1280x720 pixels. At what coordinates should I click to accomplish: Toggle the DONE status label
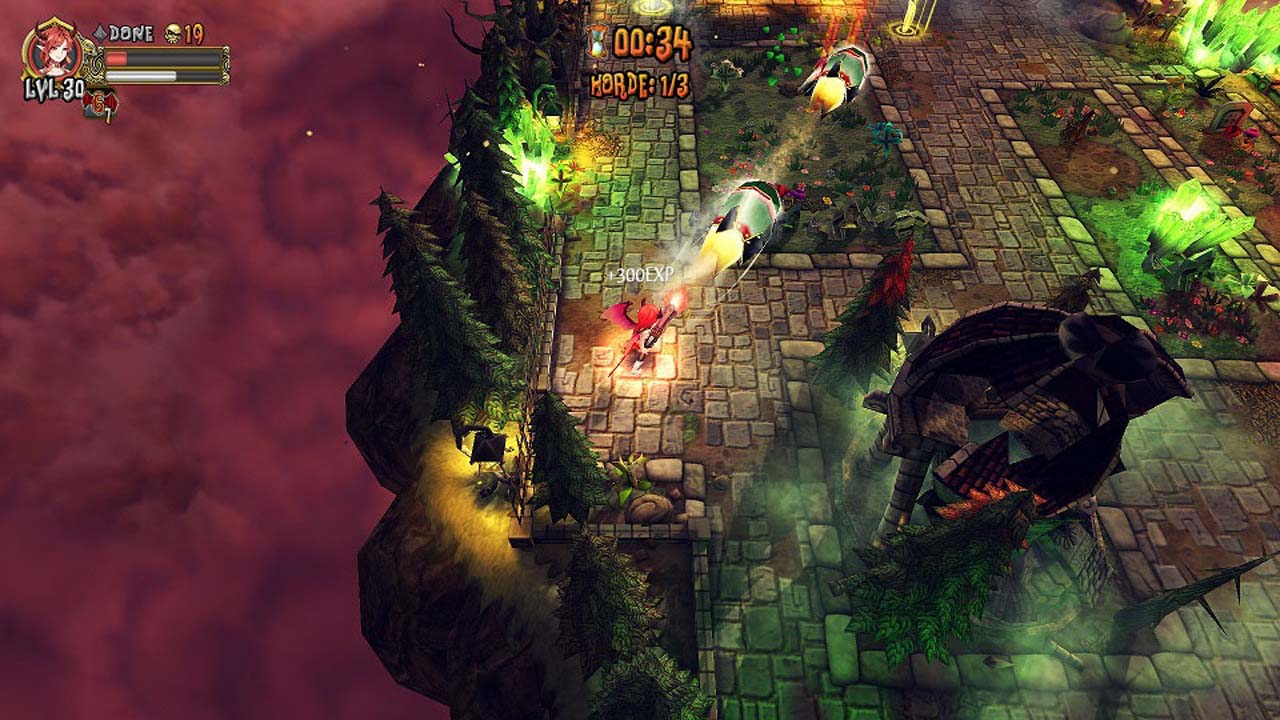[130, 31]
